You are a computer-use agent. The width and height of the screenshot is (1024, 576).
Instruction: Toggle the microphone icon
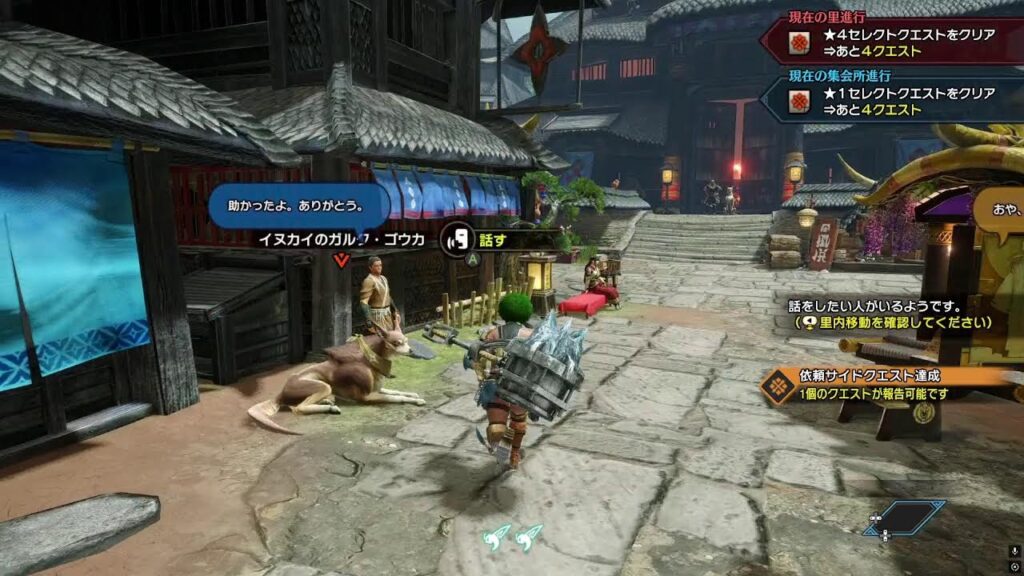(x=1014, y=551)
